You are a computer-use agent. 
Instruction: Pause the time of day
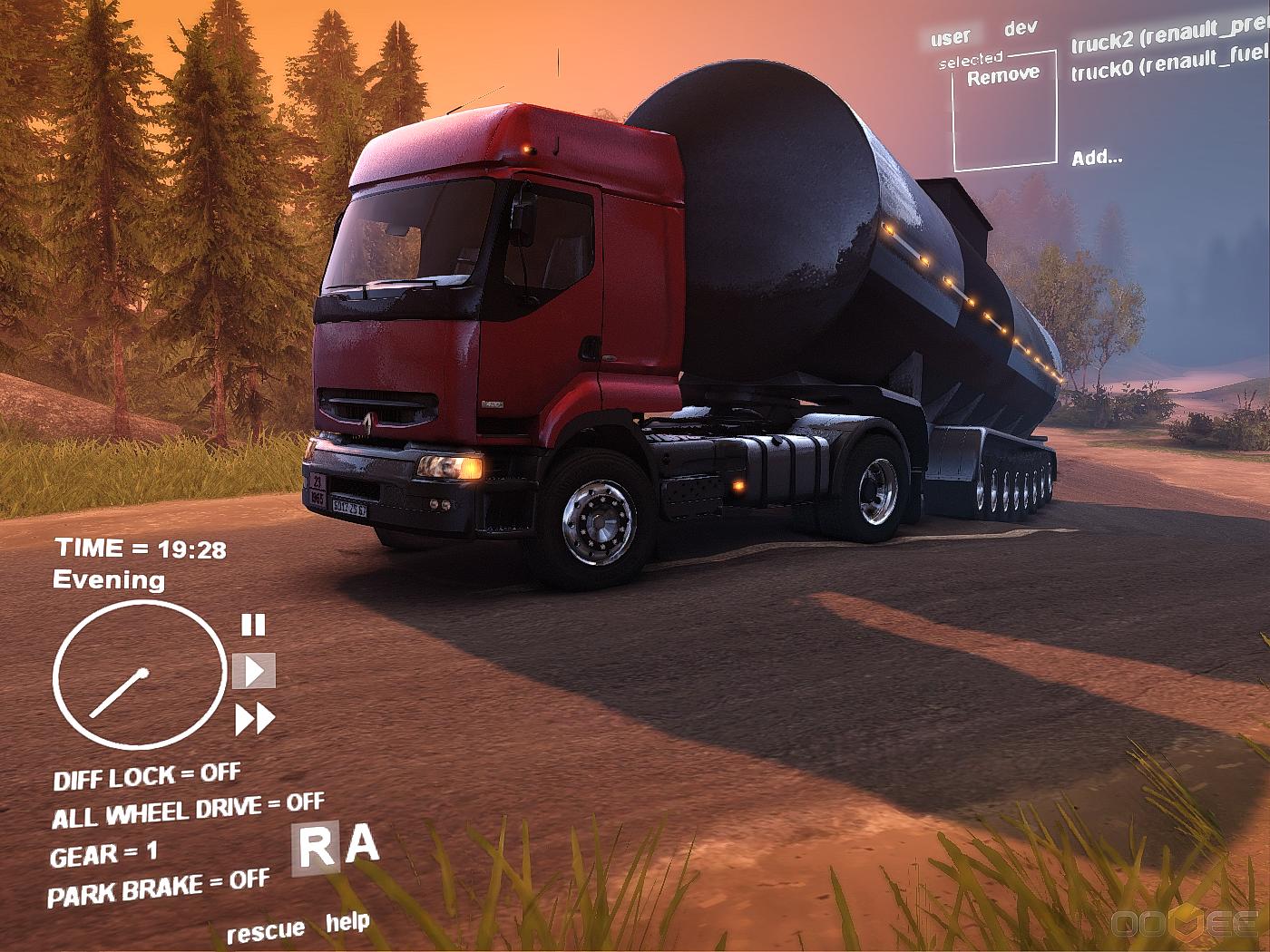(253, 625)
